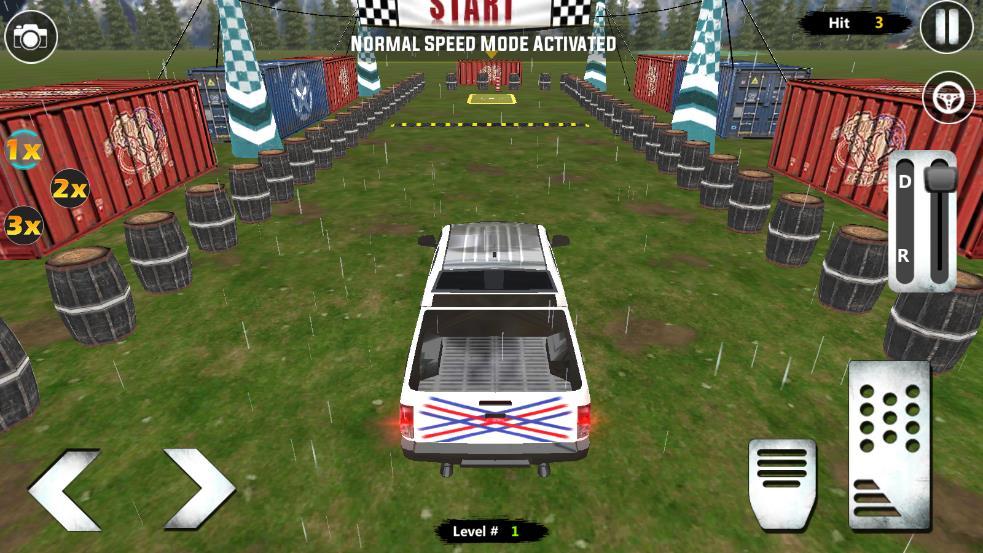Choose the 2x speed mode
This screenshot has height=553, width=983.
point(69,187)
